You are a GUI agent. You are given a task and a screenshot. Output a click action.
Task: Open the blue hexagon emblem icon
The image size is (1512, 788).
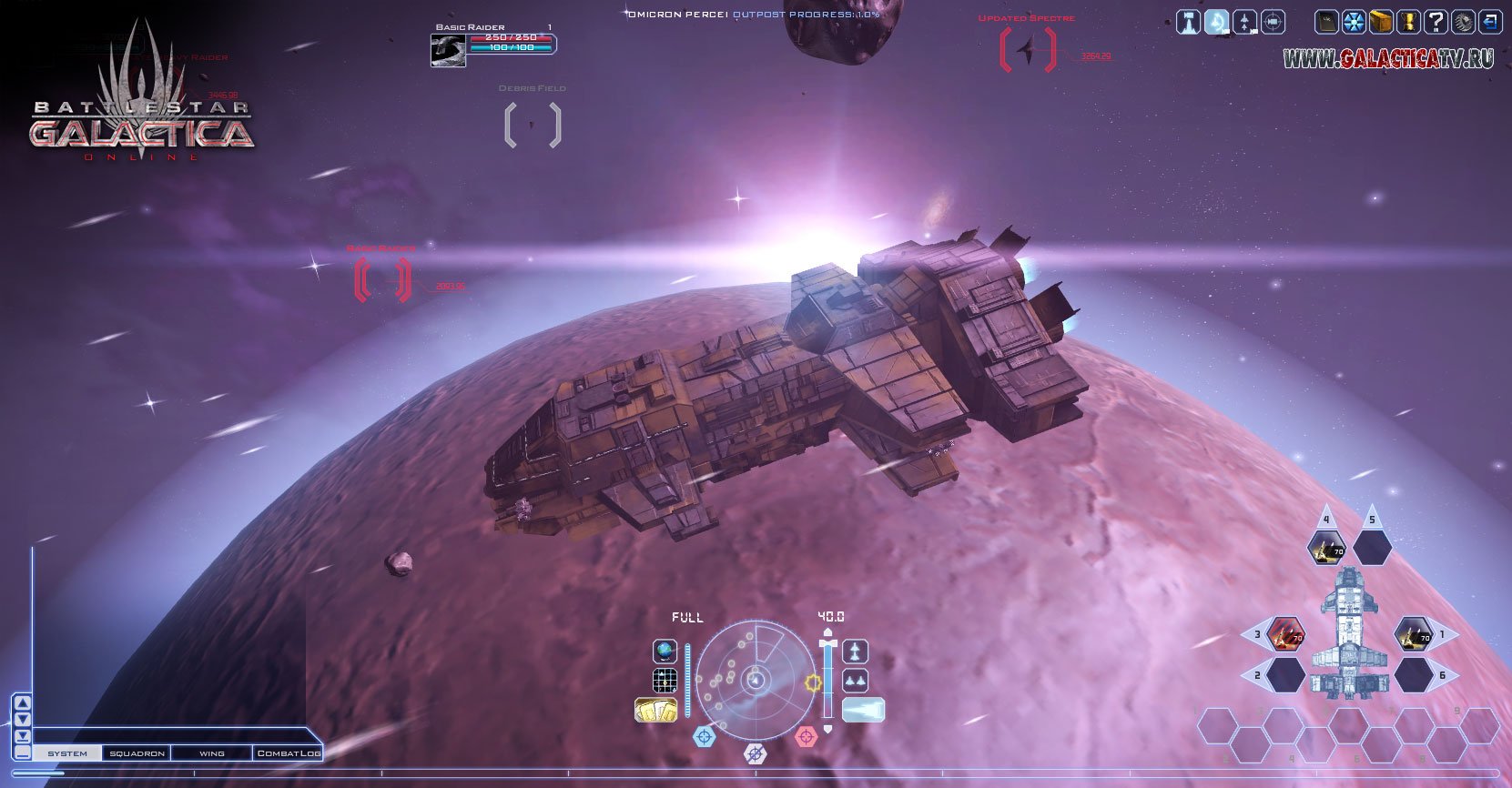coord(1355,22)
